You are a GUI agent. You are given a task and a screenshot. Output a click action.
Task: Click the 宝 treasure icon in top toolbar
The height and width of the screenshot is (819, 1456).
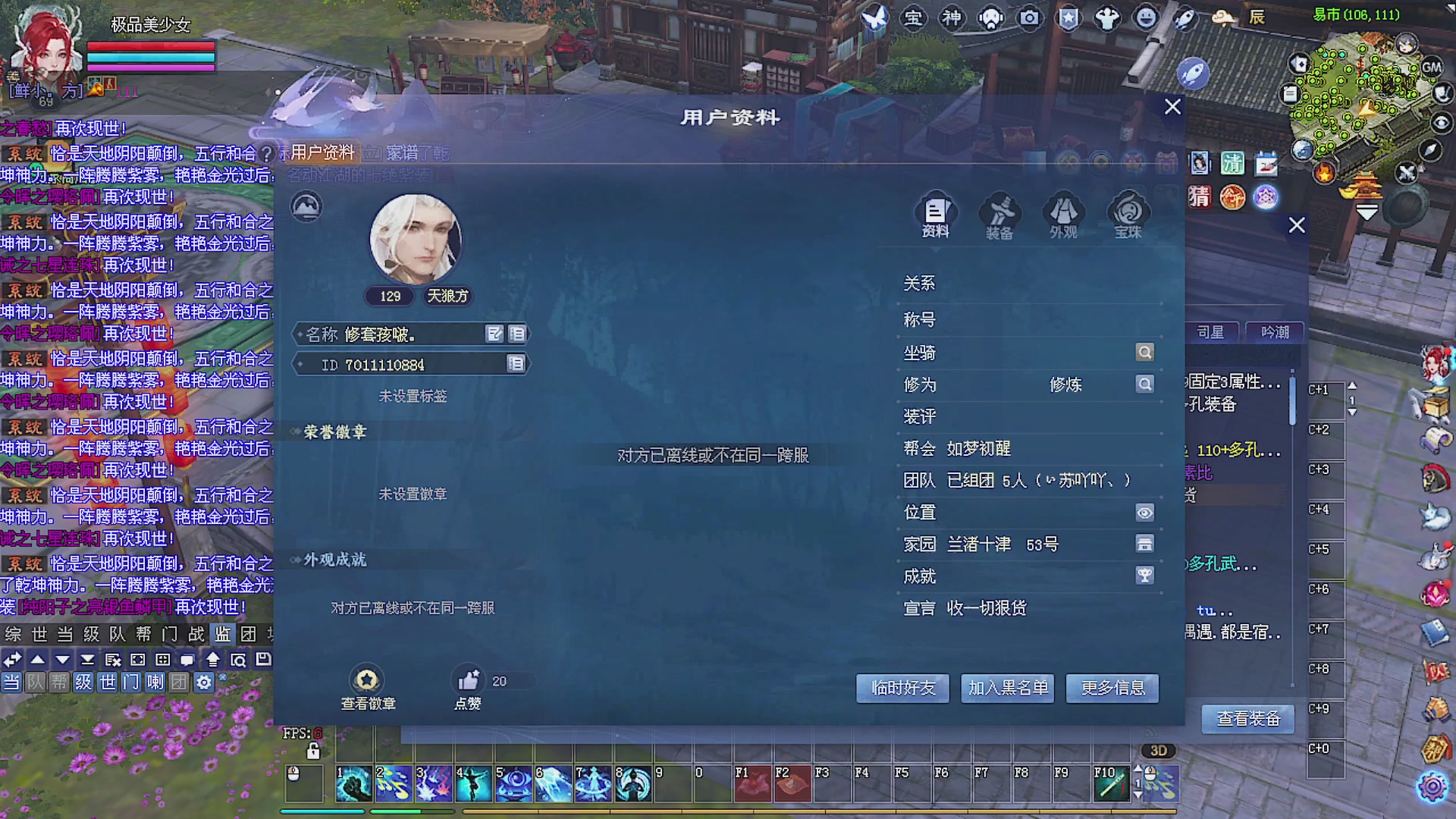[x=915, y=18]
